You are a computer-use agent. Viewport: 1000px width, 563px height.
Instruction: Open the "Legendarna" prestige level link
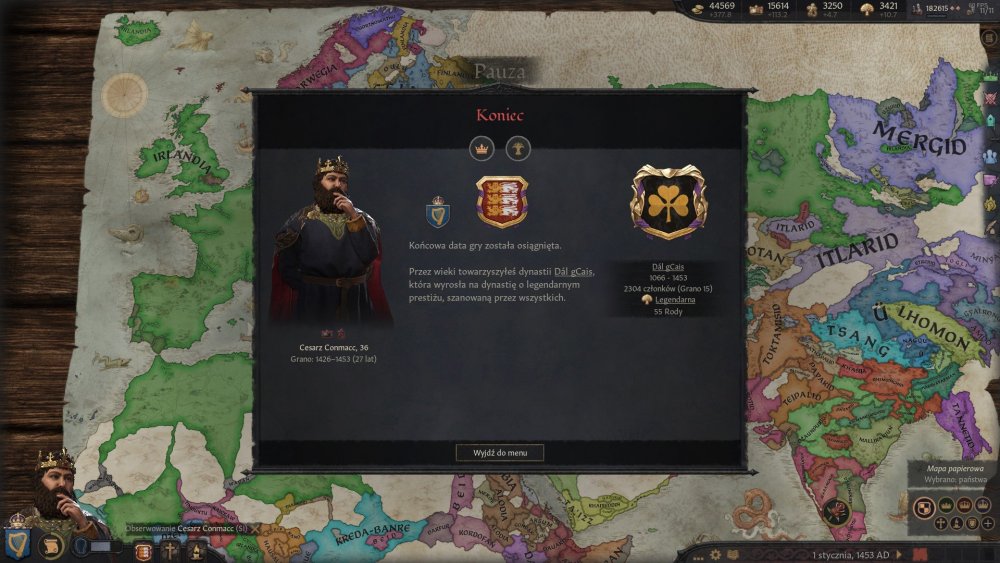point(676,299)
